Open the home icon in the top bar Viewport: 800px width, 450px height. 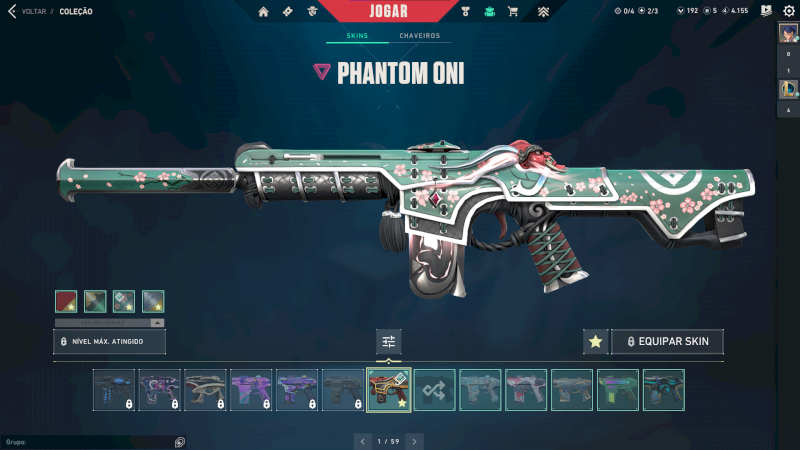pos(263,12)
